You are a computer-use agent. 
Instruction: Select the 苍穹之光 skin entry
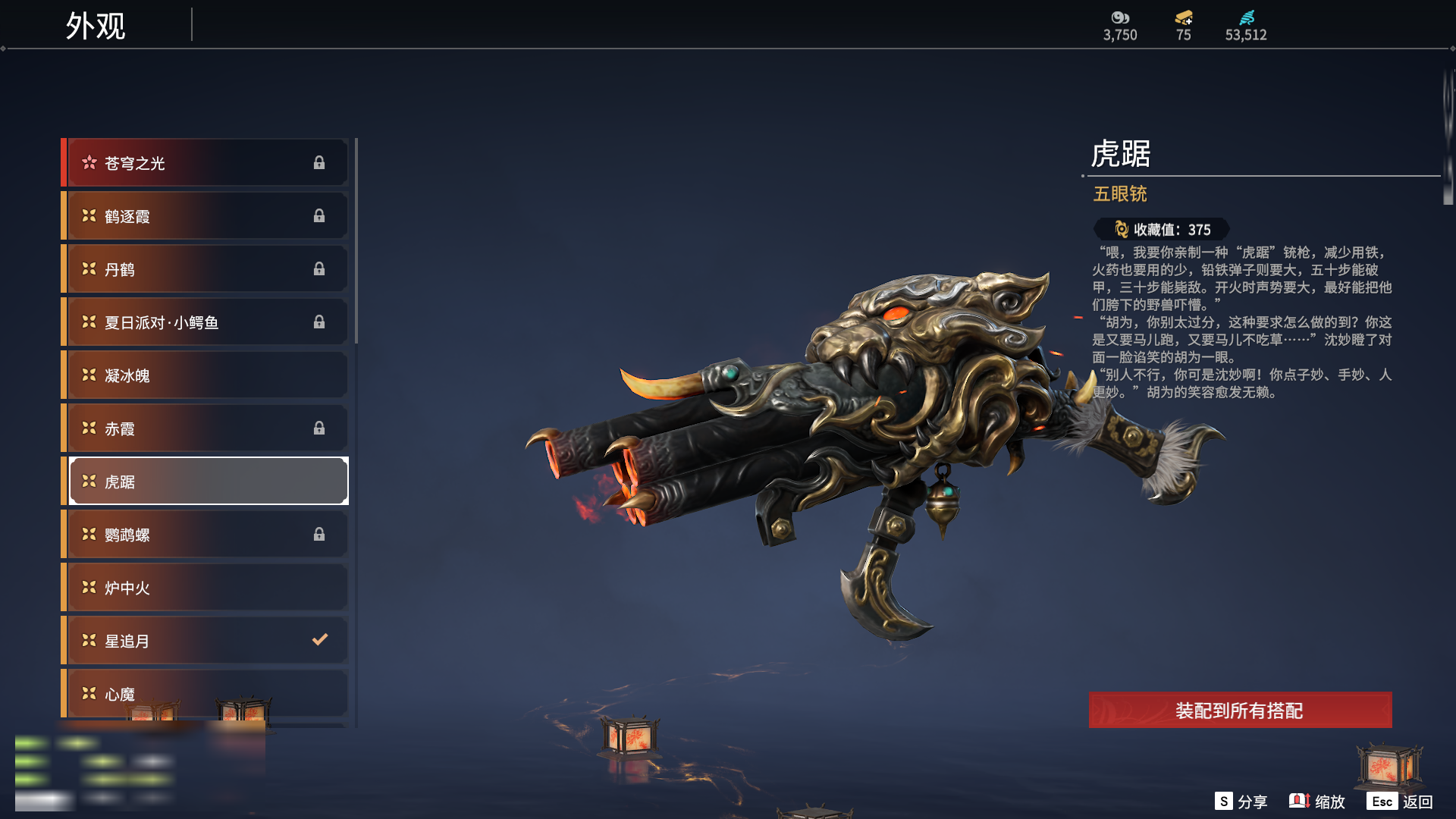206,163
